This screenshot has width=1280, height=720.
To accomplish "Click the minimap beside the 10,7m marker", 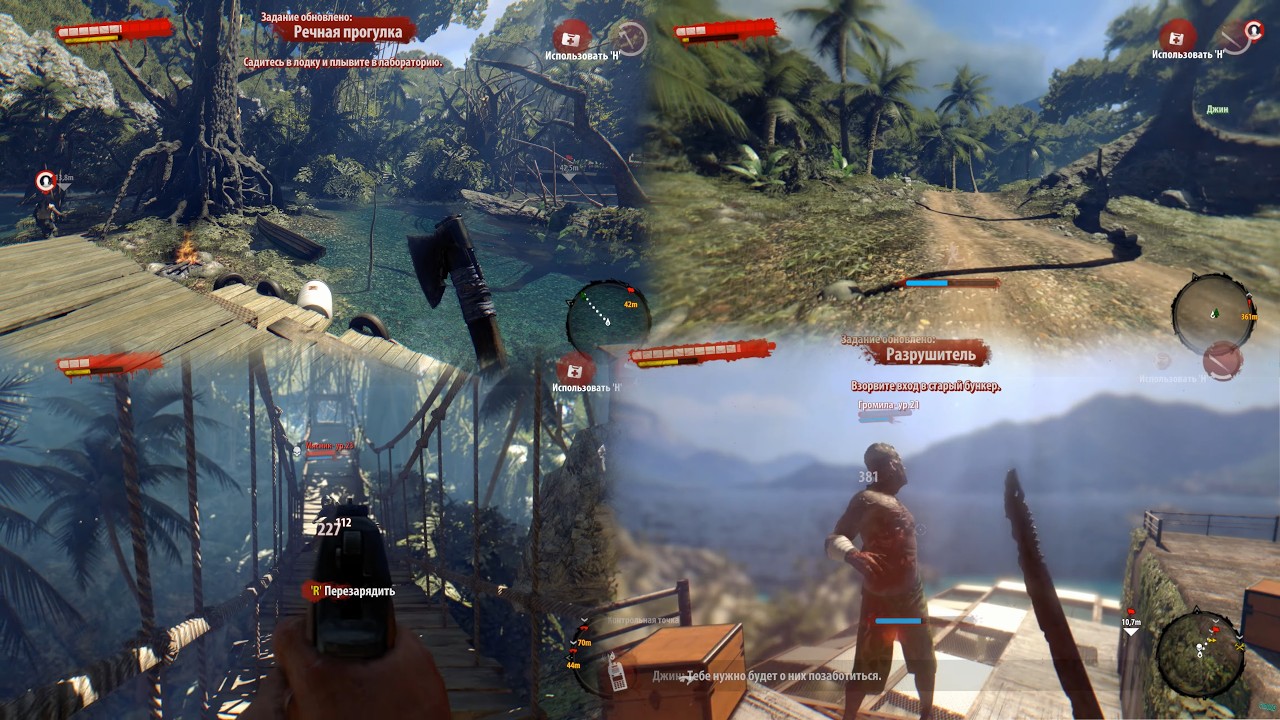I will coord(1200,652).
